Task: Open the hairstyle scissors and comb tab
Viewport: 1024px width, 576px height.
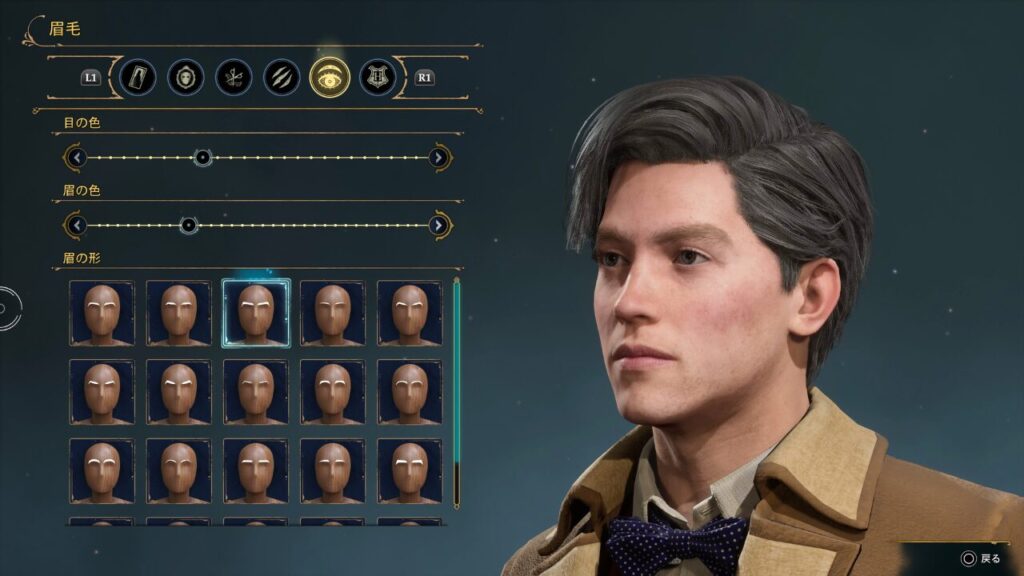Action: point(234,77)
